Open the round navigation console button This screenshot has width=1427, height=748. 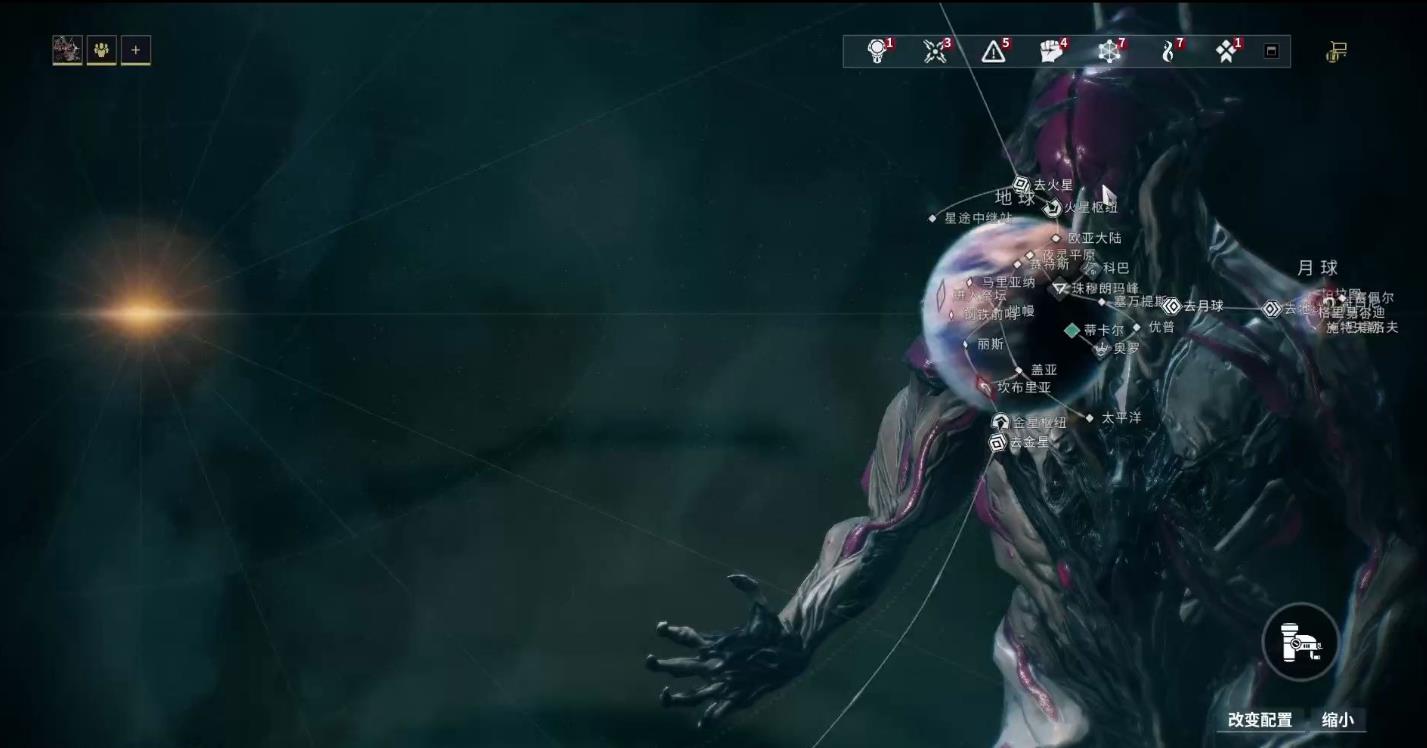pyautogui.click(x=1300, y=641)
